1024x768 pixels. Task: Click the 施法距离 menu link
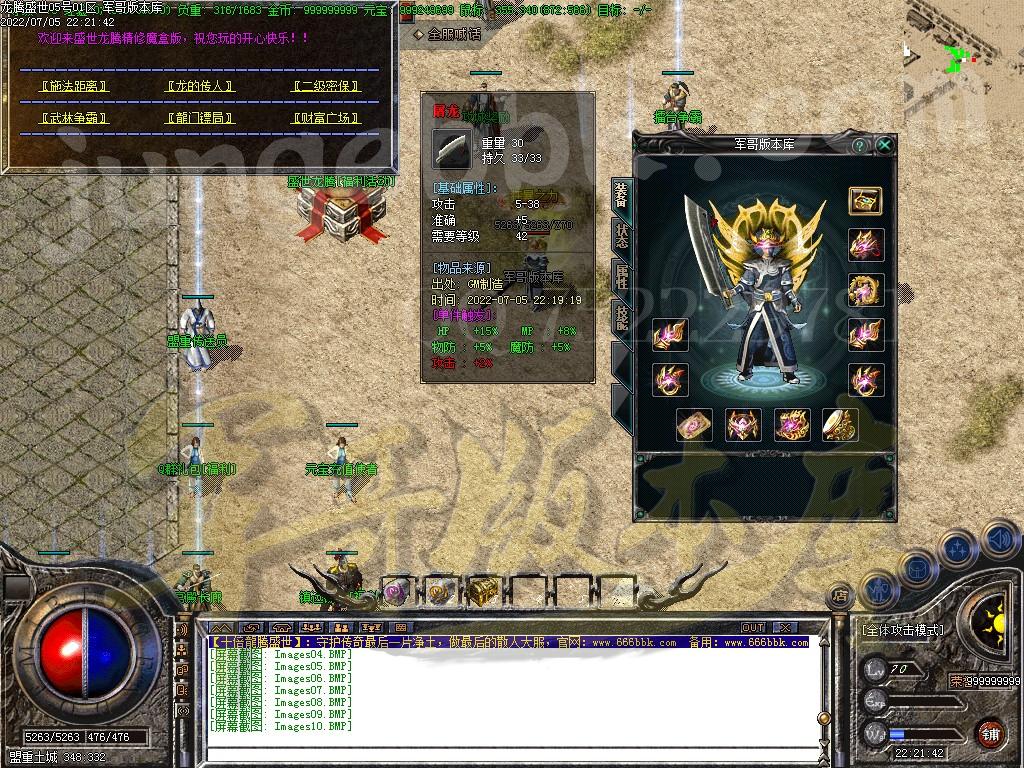(x=74, y=86)
